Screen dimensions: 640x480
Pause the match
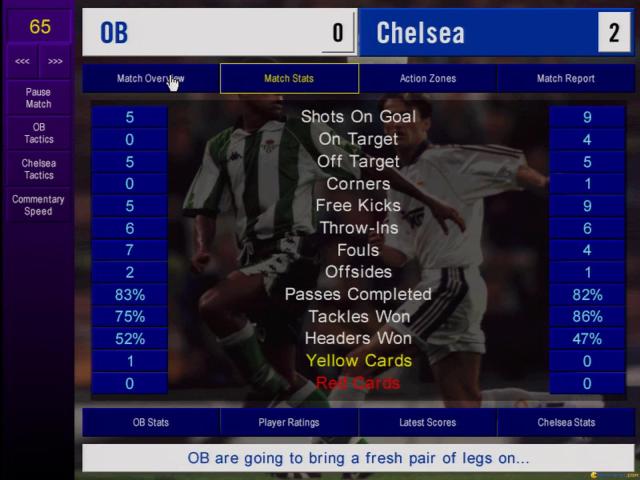38,98
